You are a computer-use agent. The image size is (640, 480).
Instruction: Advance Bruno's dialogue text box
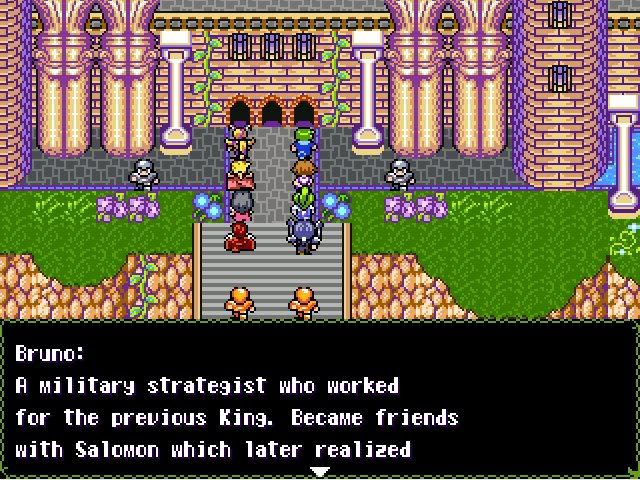click(319, 400)
